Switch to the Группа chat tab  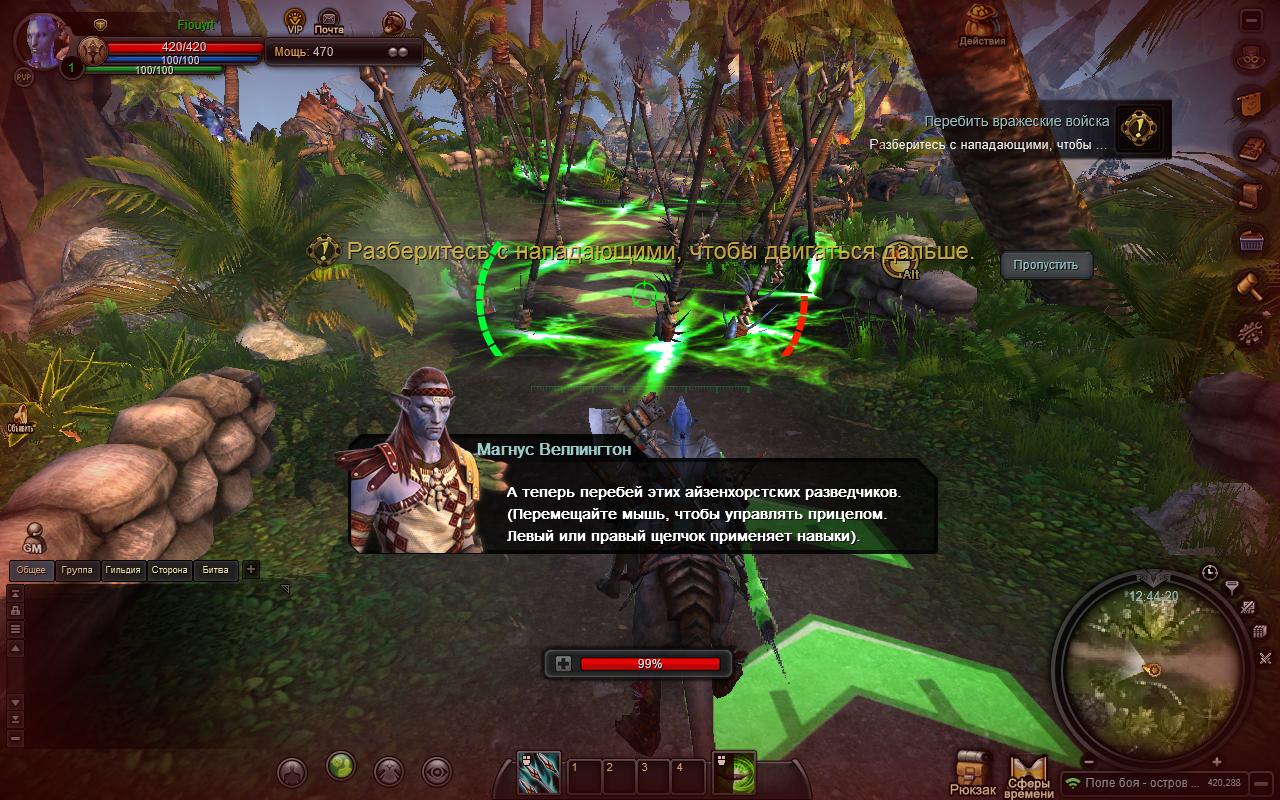pyautogui.click(x=76, y=570)
